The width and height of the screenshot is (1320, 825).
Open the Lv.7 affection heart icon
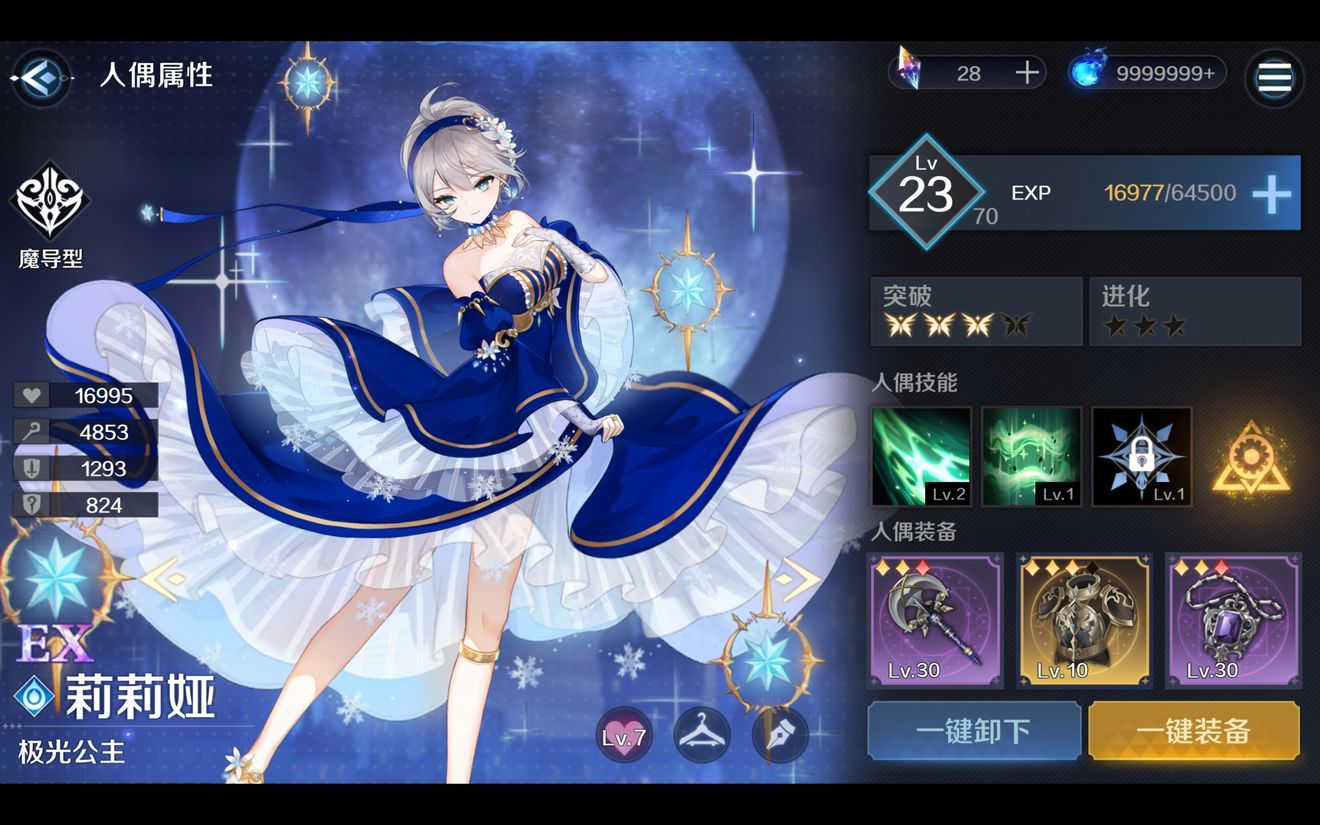[625, 735]
